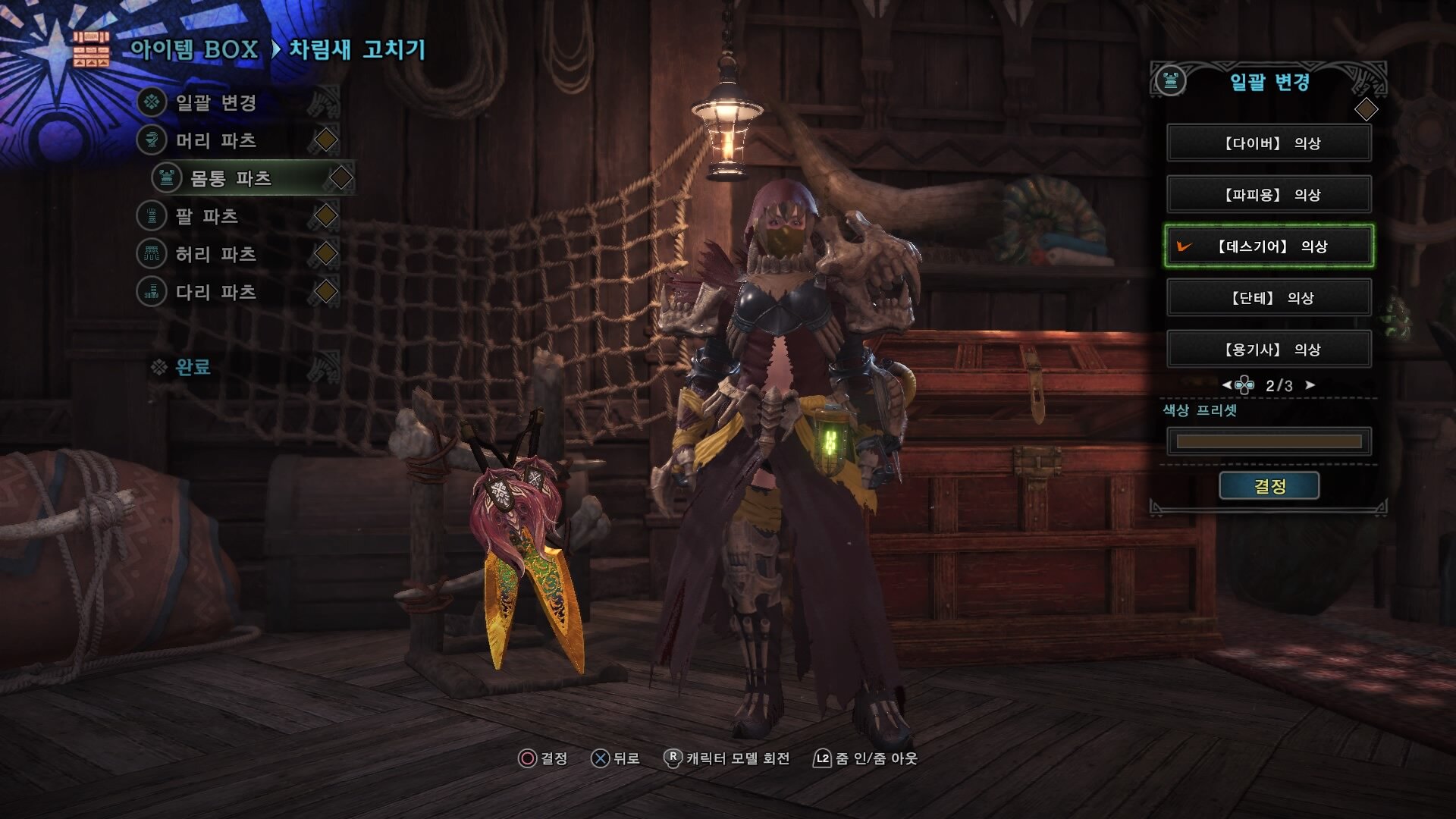Open the 머리 파츠 head part option
The image size is (1456, 819).
216,140
